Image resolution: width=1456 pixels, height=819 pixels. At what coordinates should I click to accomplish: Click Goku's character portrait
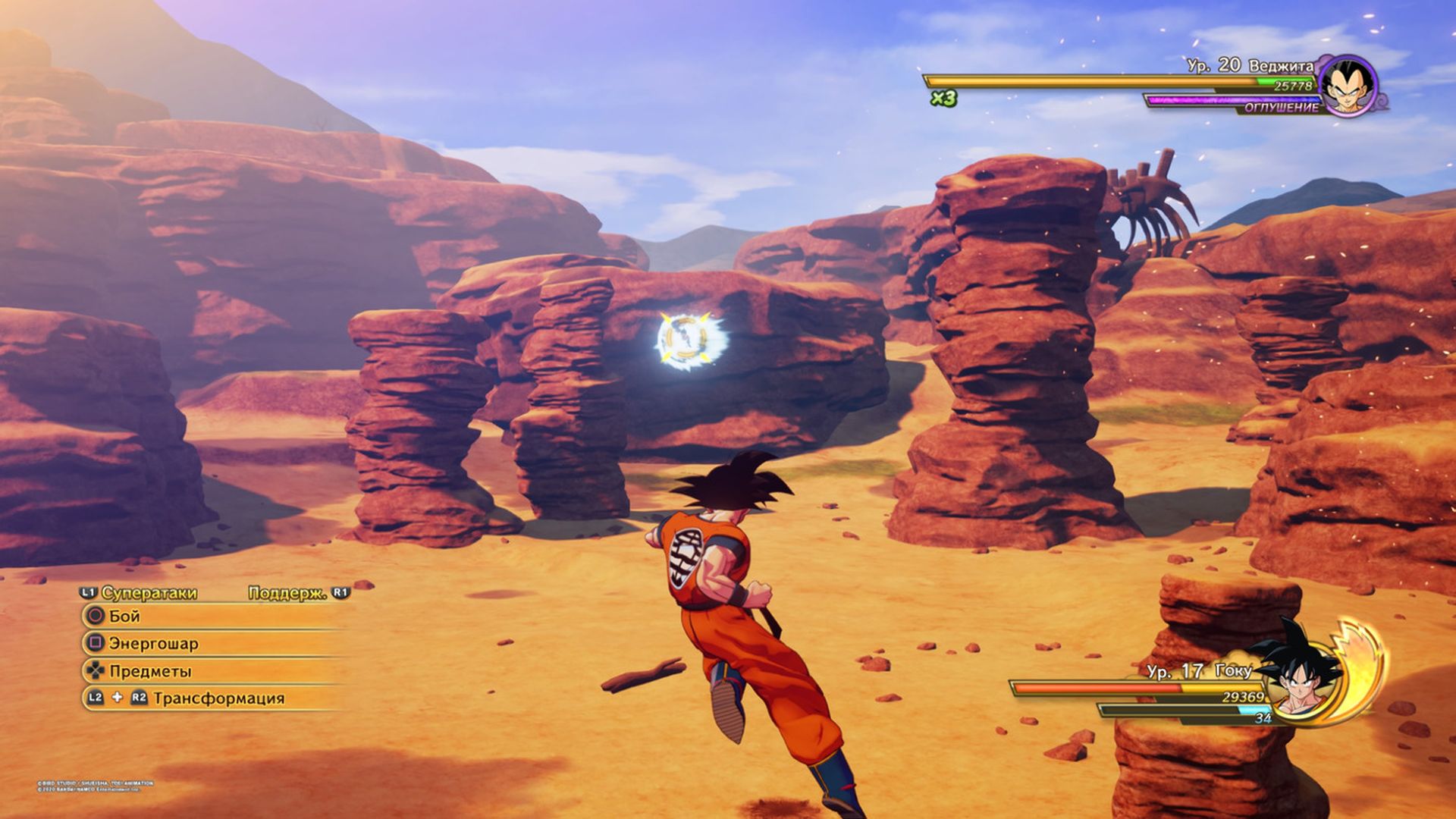(1302, 676)
